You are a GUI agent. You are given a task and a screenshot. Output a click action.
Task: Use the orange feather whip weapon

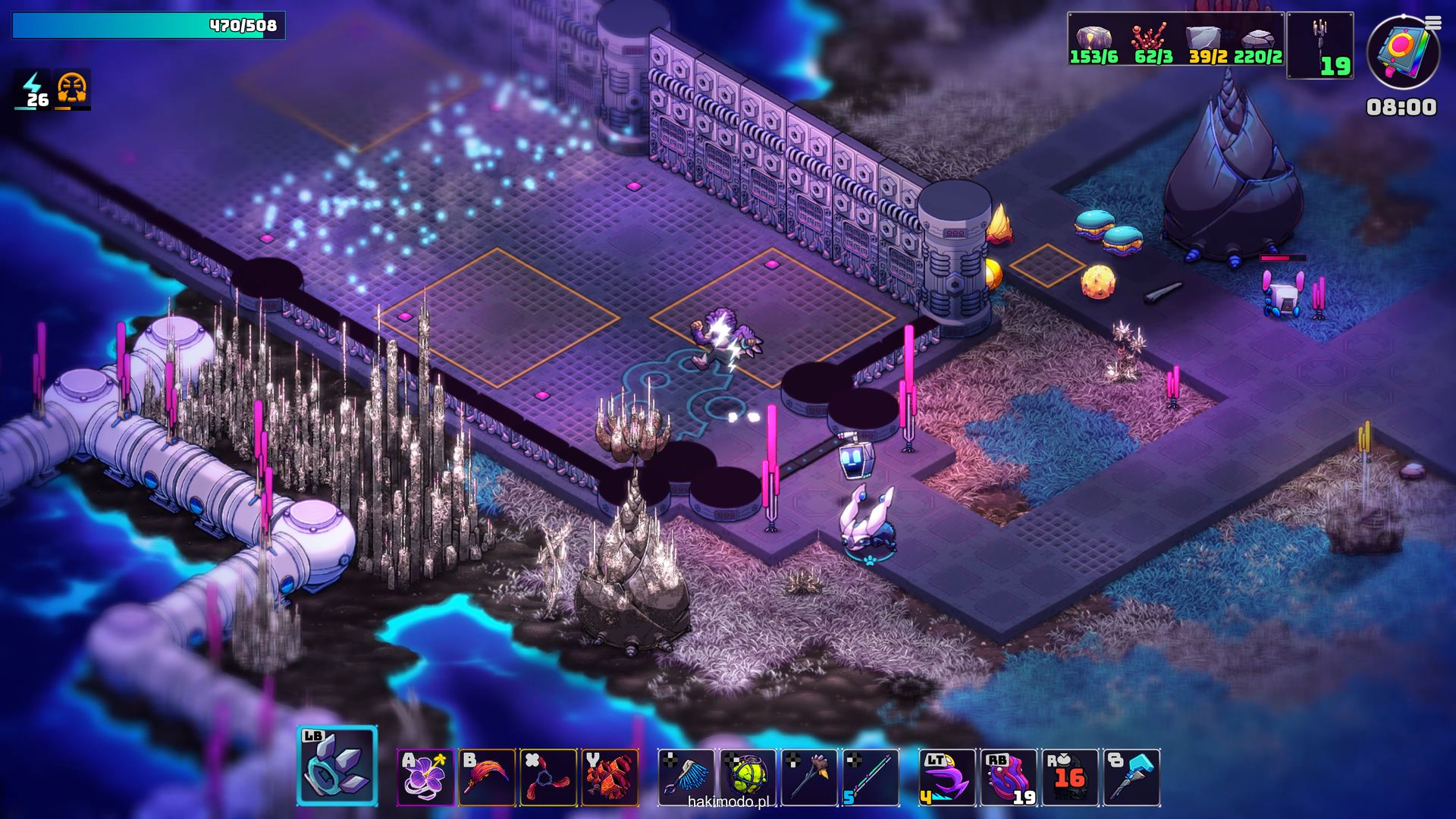[x=487, y=777]
